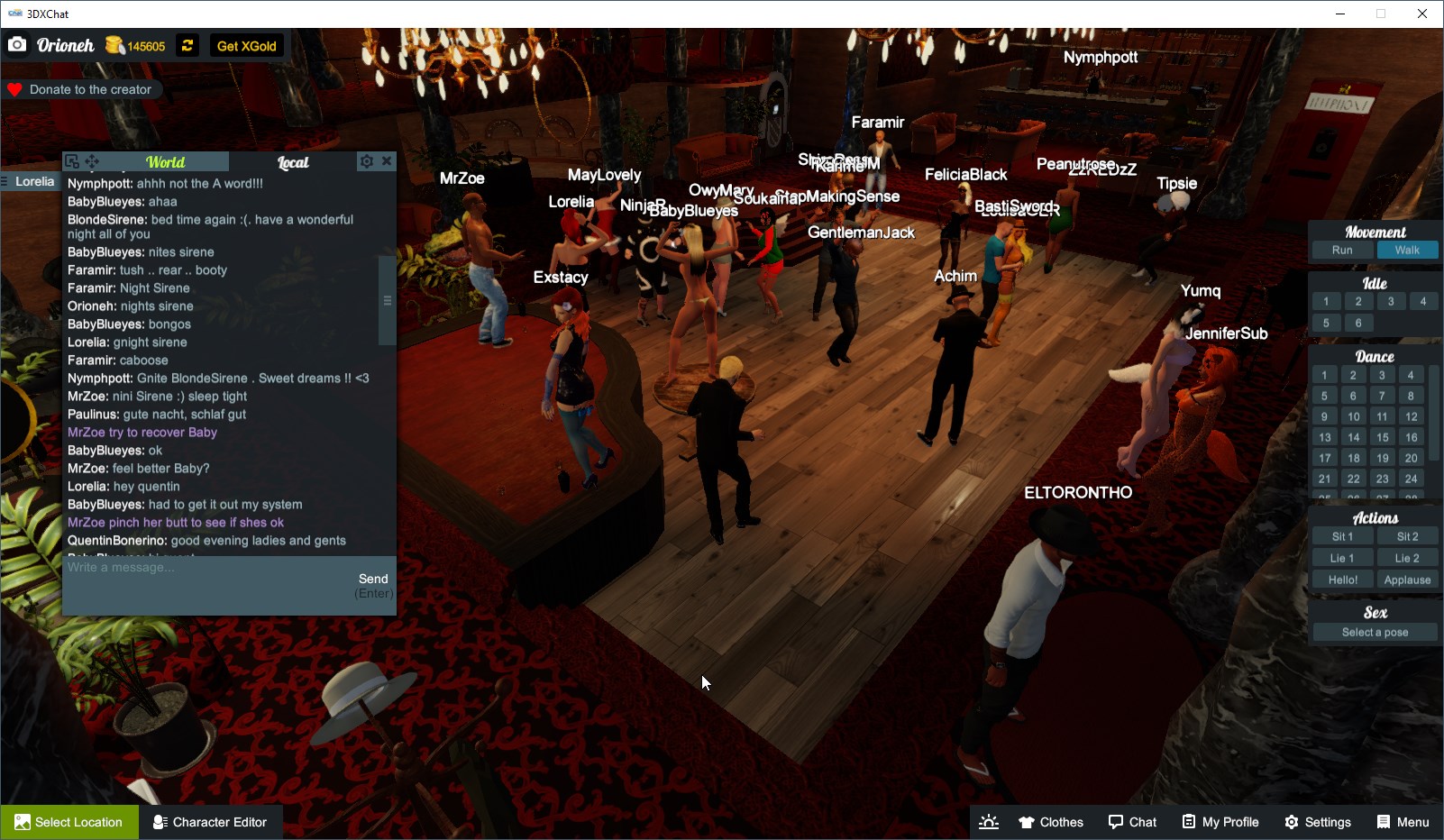1444x840 pixels.
Task: Click the Get XGold button
Action: point(245,45)
